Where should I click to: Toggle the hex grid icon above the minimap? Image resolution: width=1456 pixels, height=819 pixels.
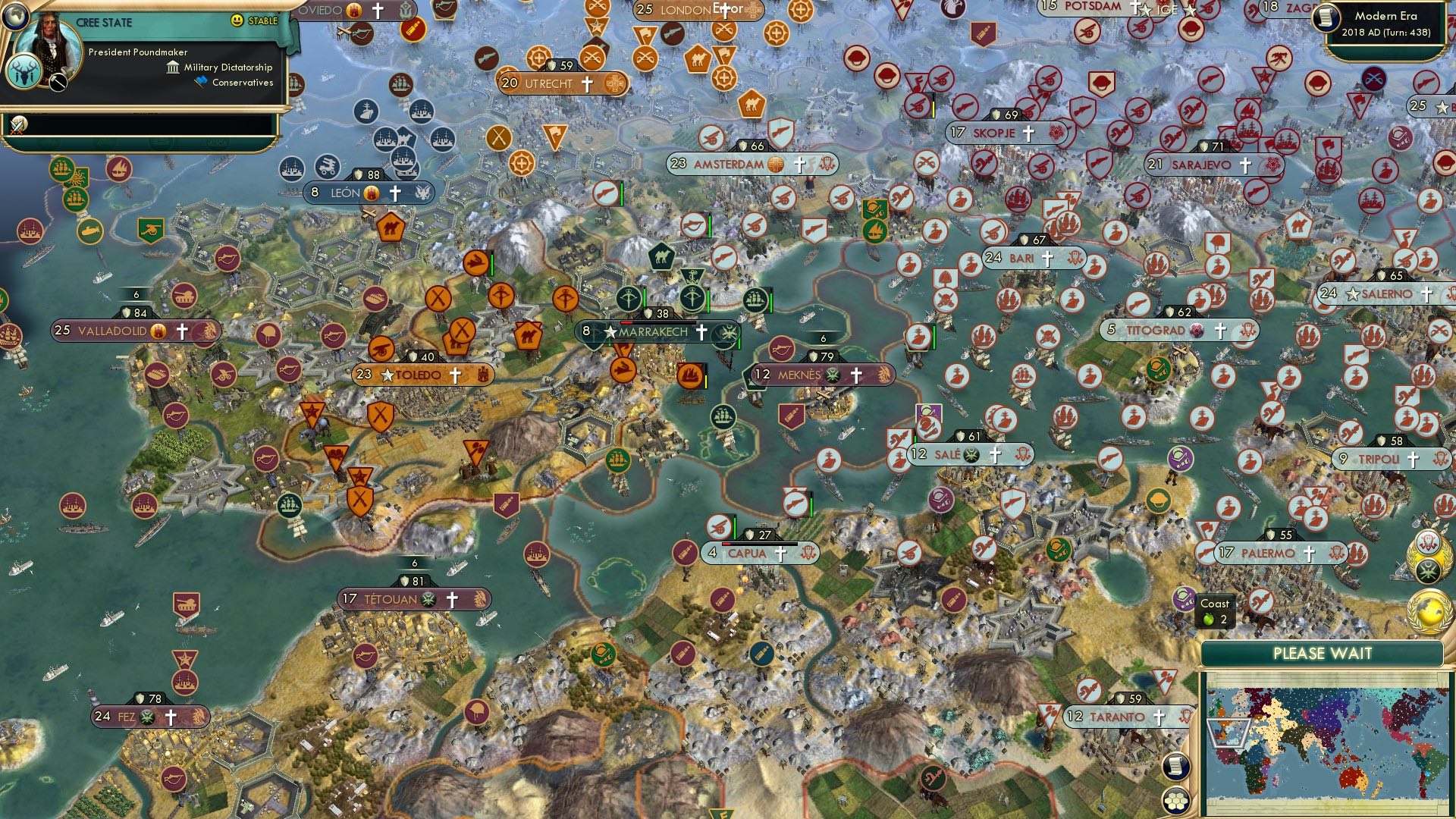coord(1175,802)
